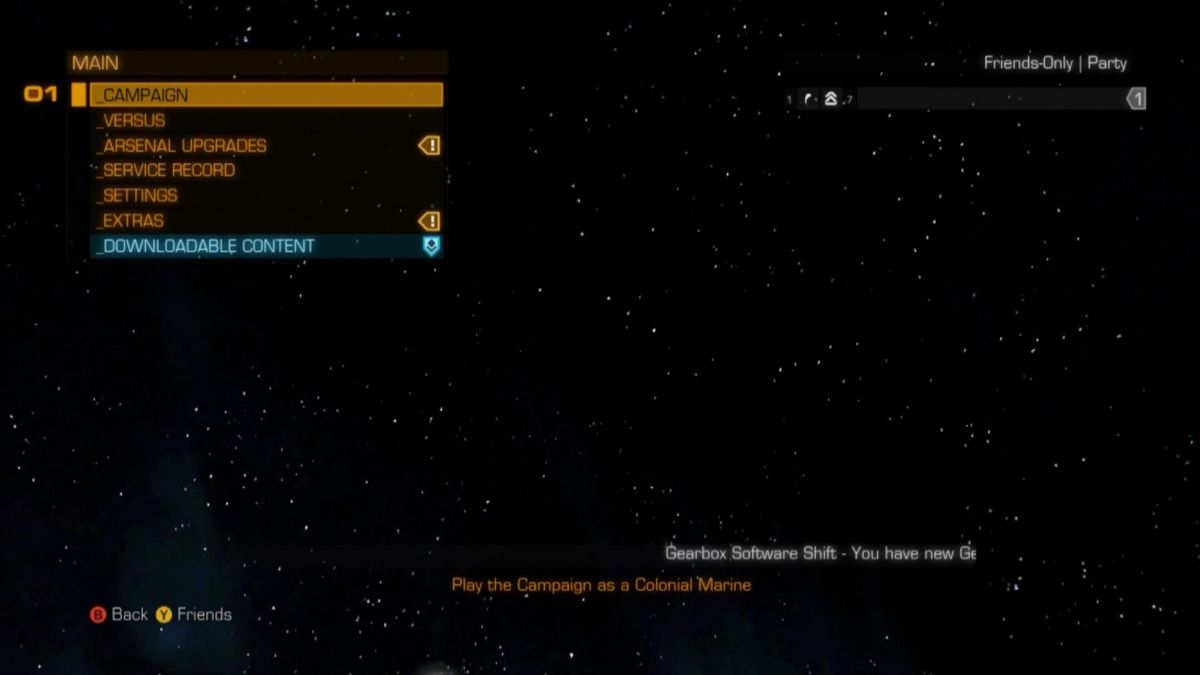Go to Arsenal Upgrades
The image size is (1200, 675).
[266, 145]
